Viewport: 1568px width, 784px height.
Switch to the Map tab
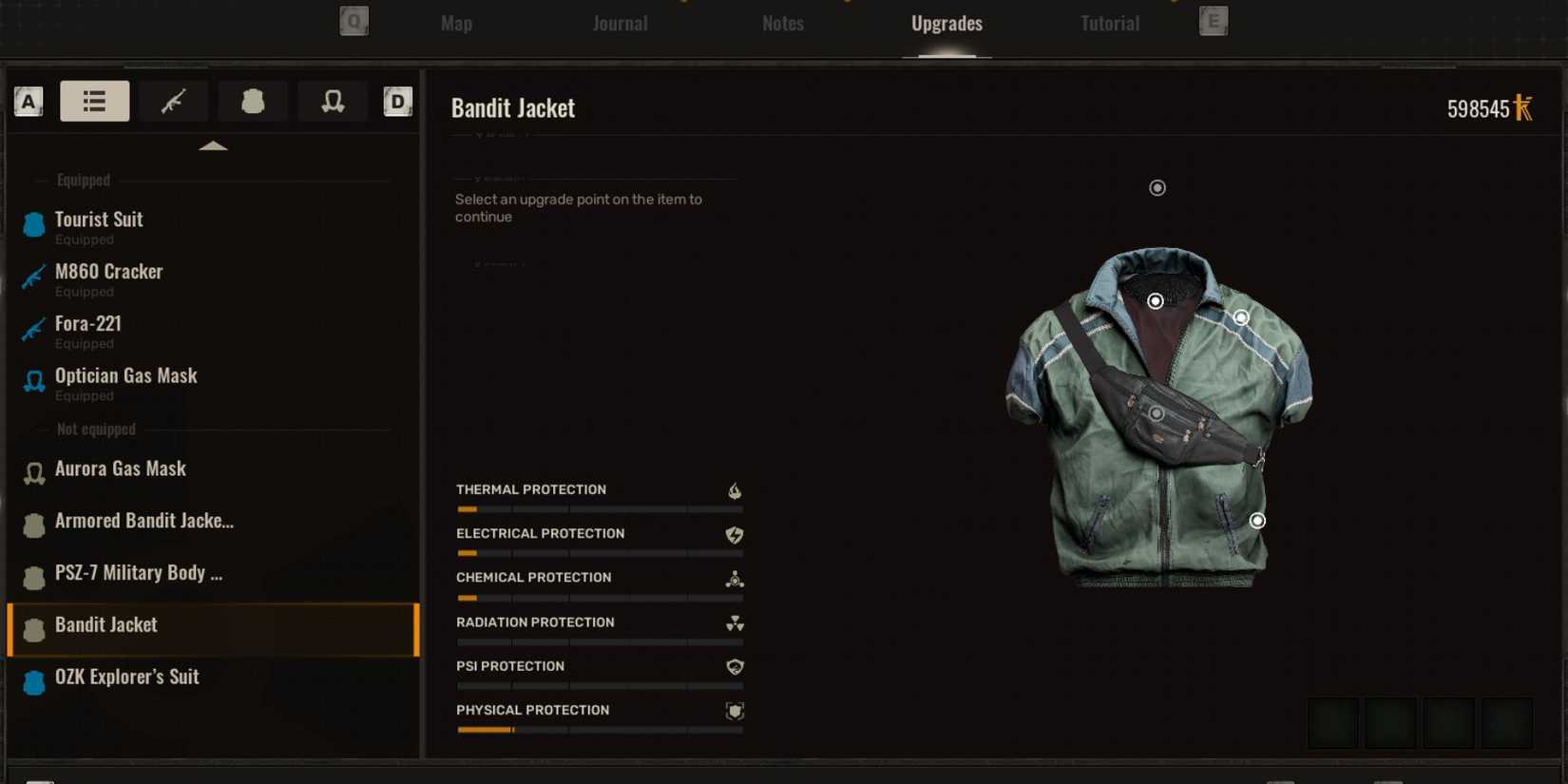click(x=455, y=23)
